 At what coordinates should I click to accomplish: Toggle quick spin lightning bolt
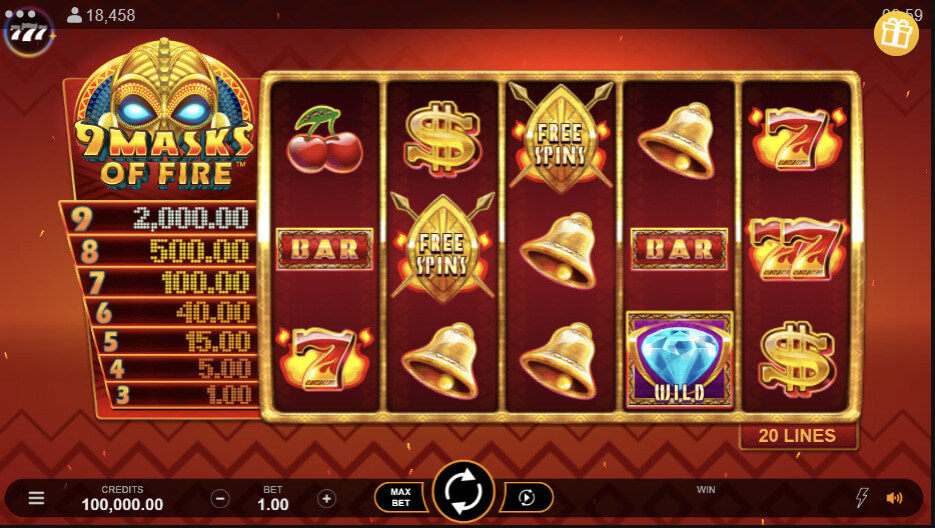[x=863, y=498]
